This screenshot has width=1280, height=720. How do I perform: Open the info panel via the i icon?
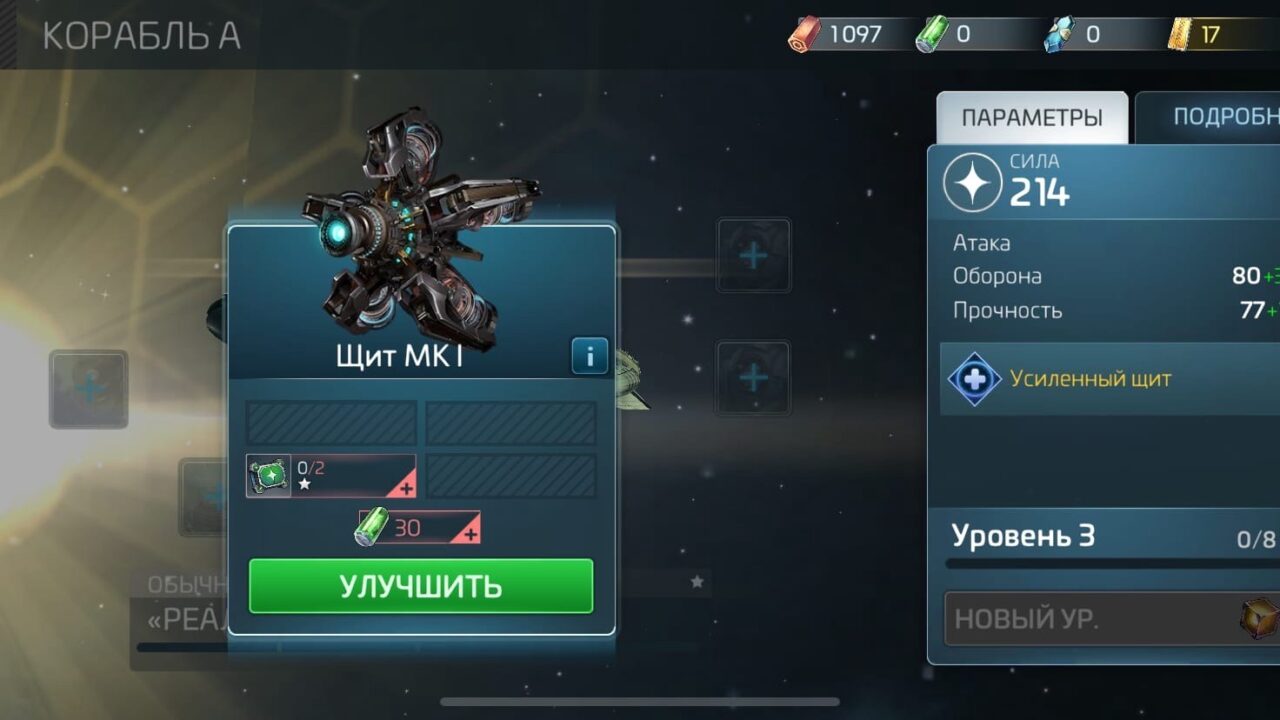[x=588, y=356]
